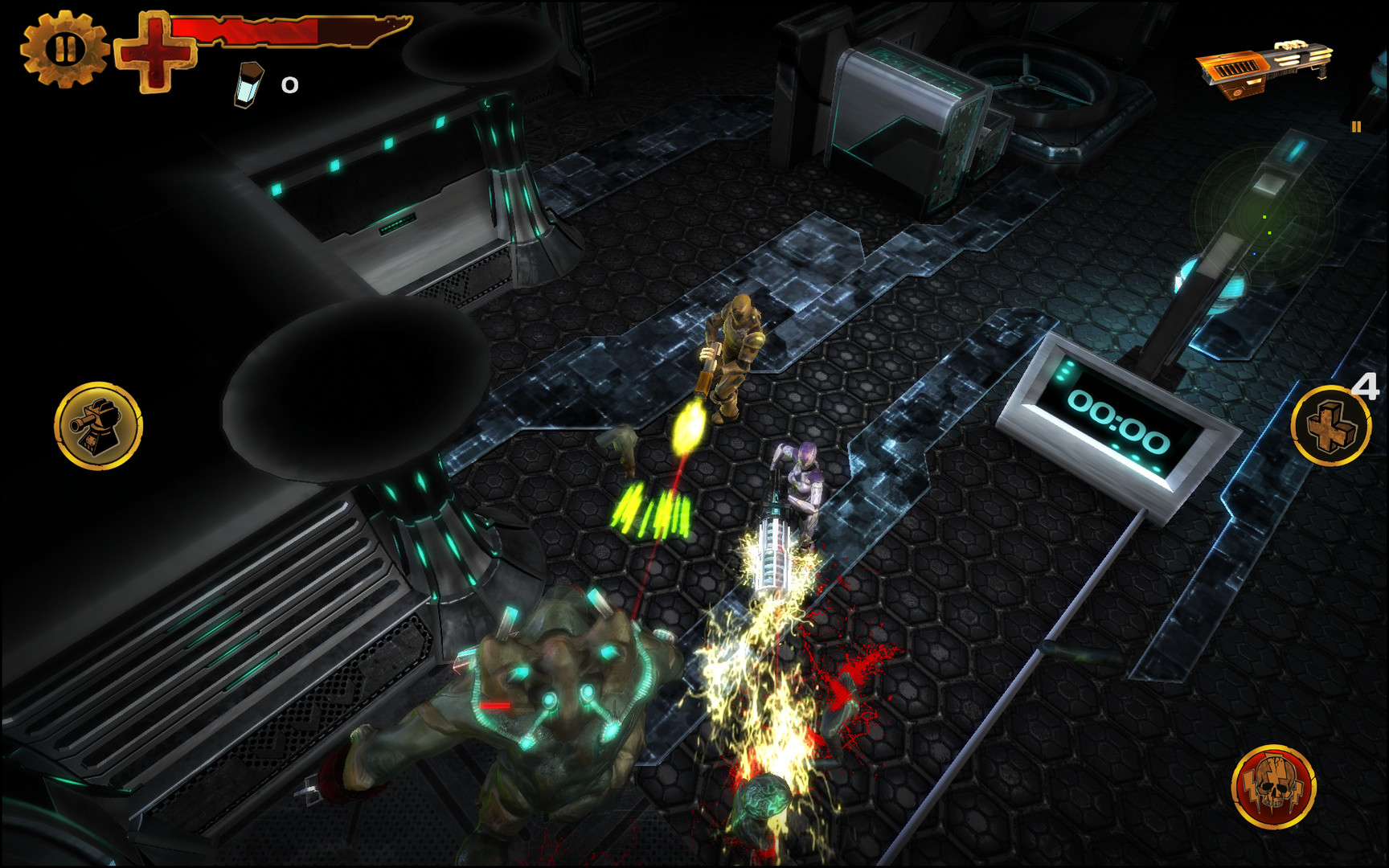This screenshot has width=1389, height=868.
Task: Click the green dot on the radar
Action: (1264, 217)
